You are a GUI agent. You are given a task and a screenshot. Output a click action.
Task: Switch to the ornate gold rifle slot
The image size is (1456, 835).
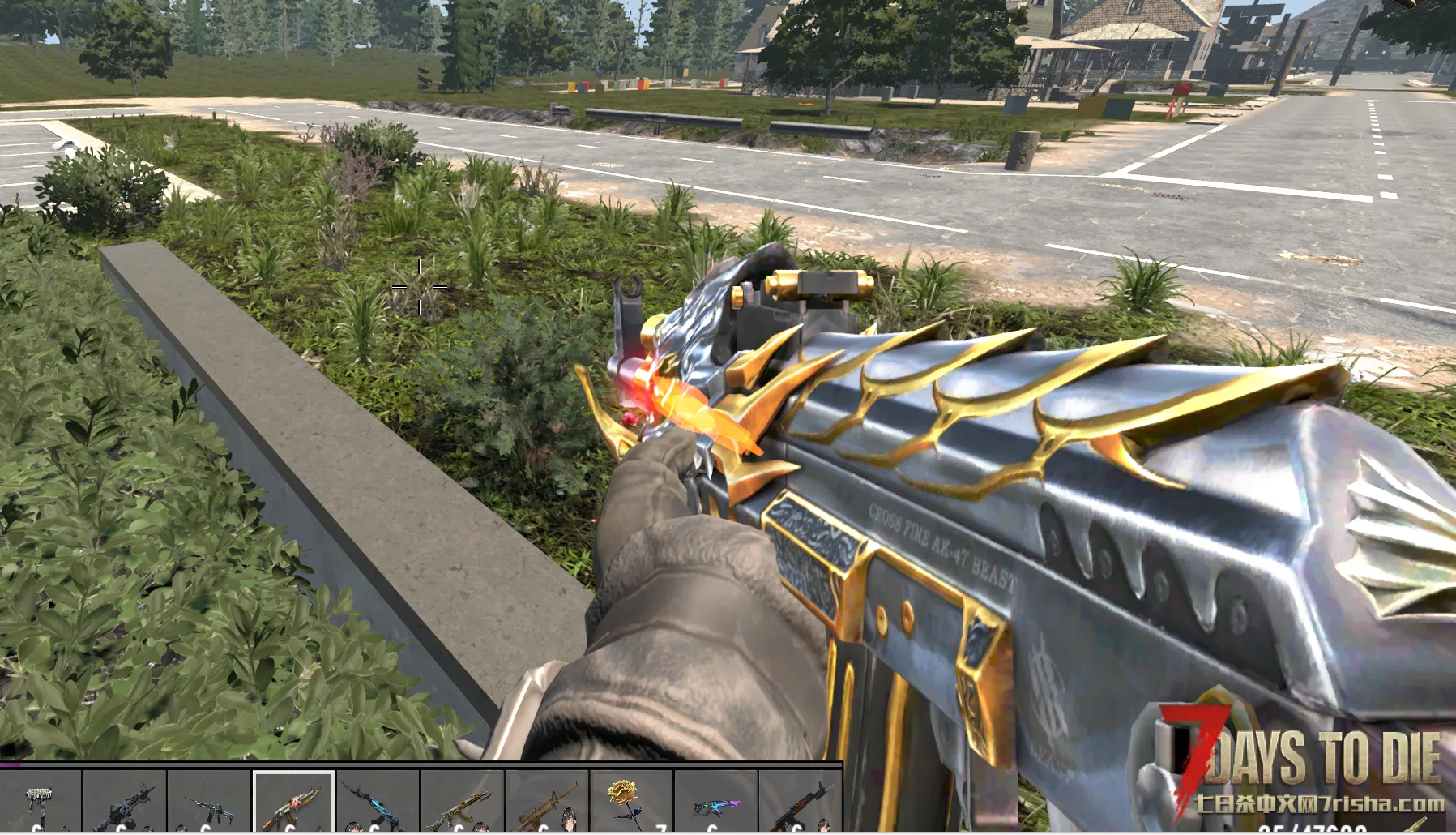(462, 803)
